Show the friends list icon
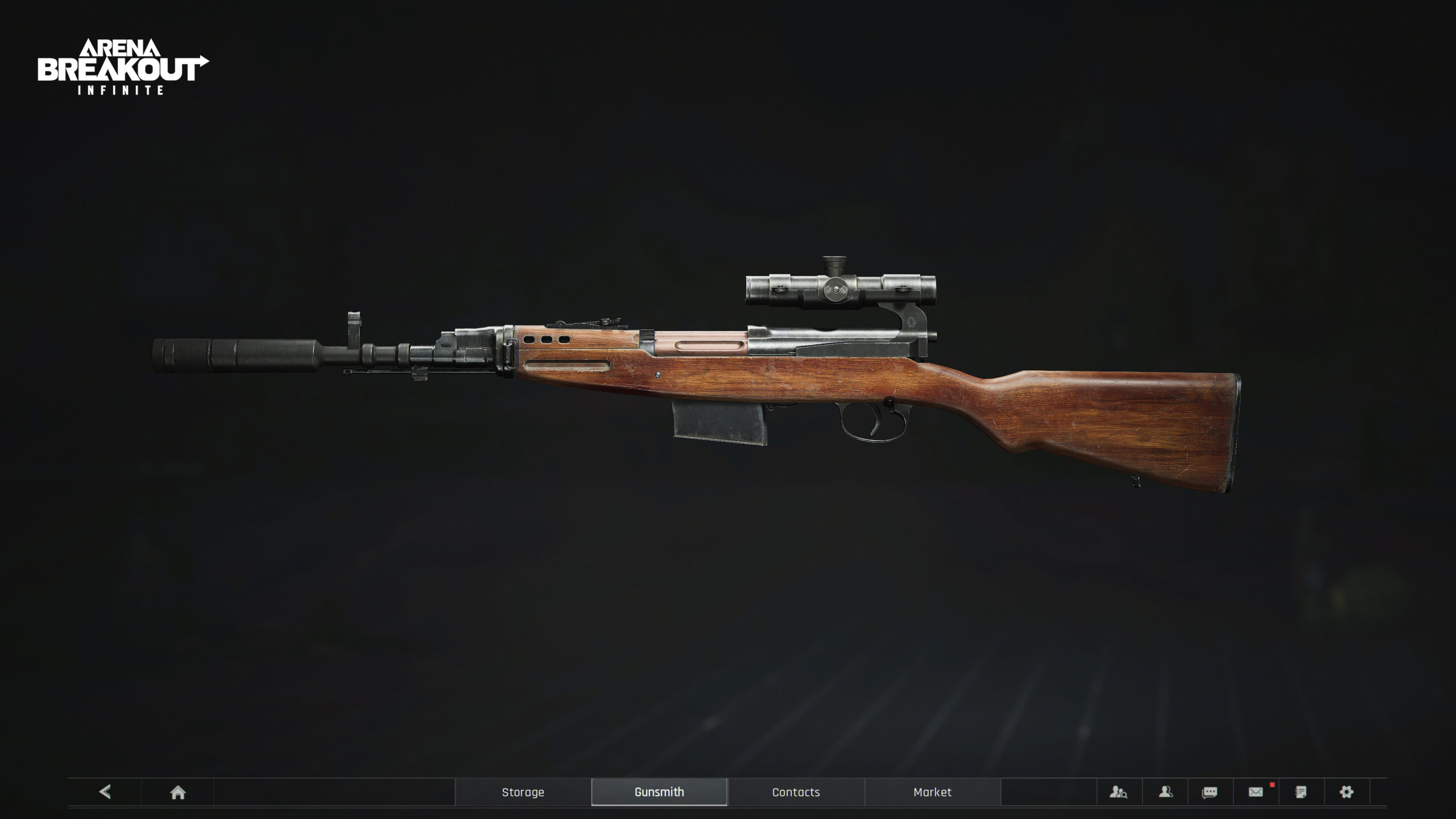The width and height of the screenshot is (1456, 819). coord(1165,792)
